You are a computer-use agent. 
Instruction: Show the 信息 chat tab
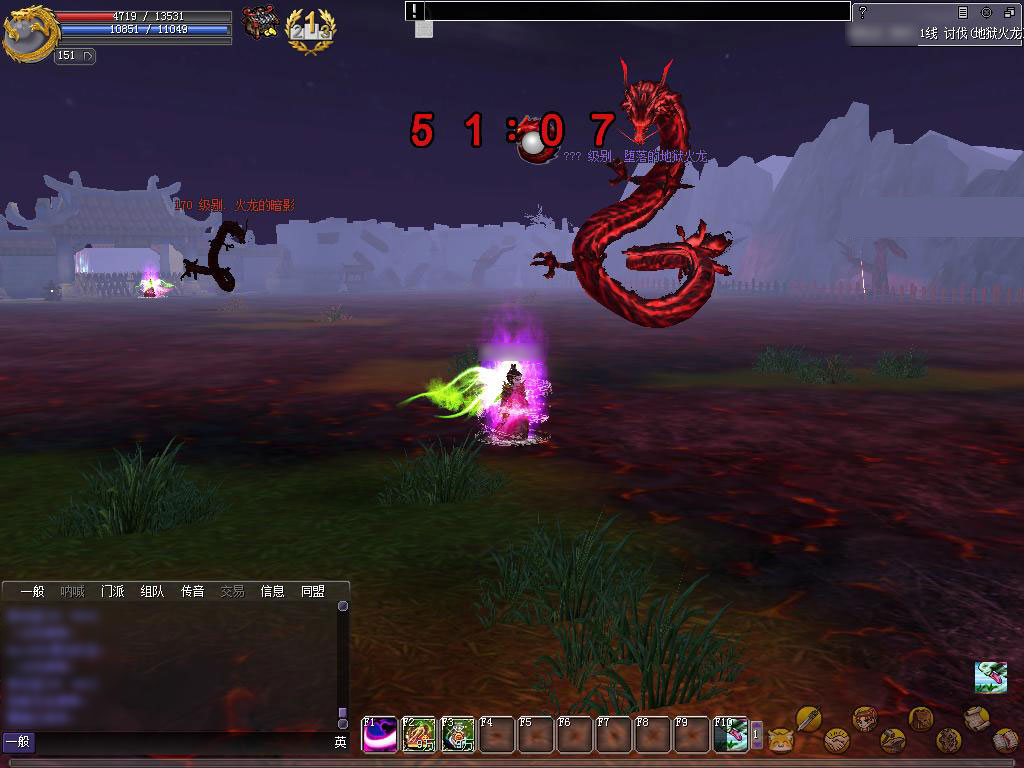[x=272, y=591]
